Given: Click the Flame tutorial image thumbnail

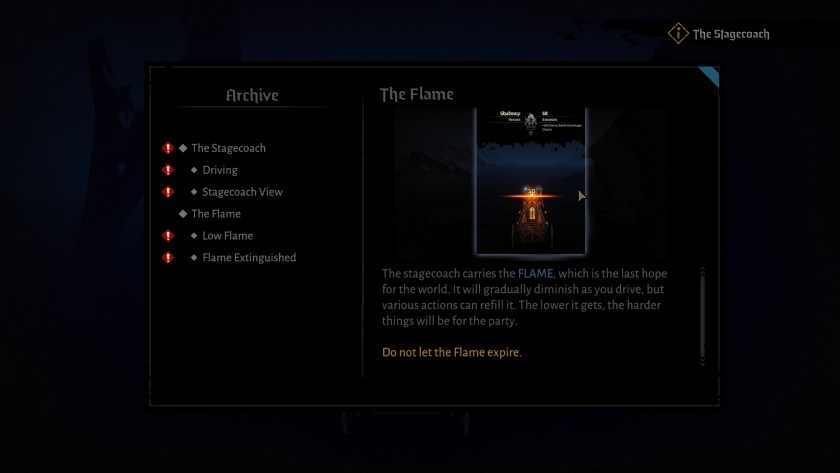Looking at the screenshot, I should pos(530,180).
